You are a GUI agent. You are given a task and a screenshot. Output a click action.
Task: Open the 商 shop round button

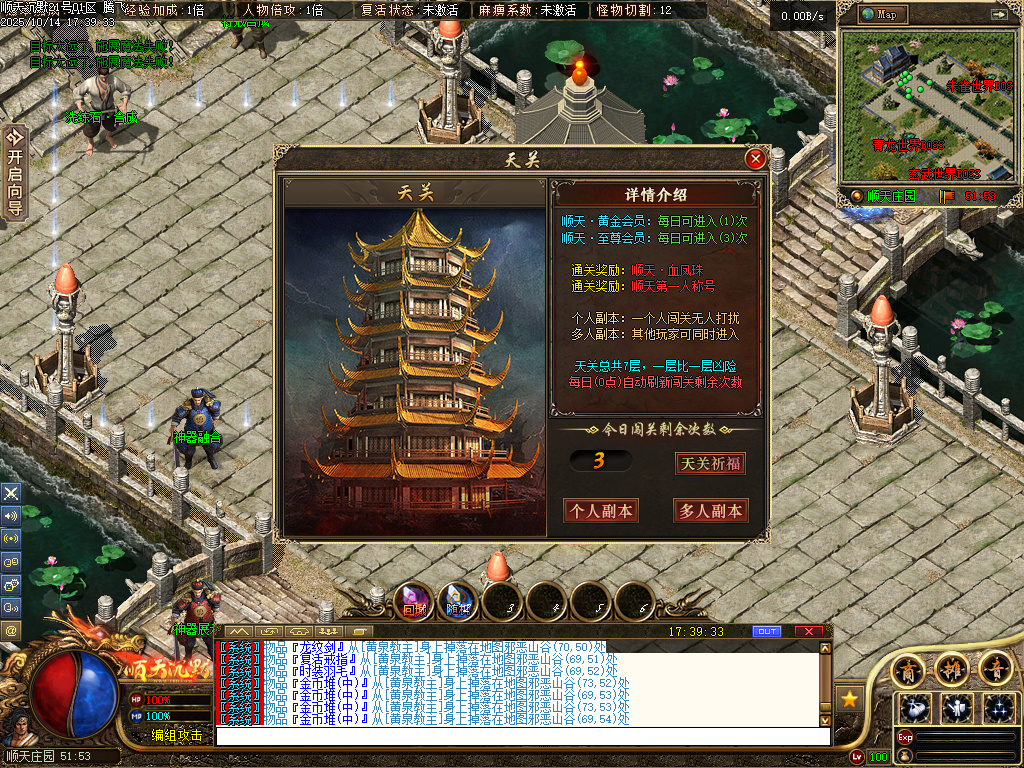(x=907, y=668)
